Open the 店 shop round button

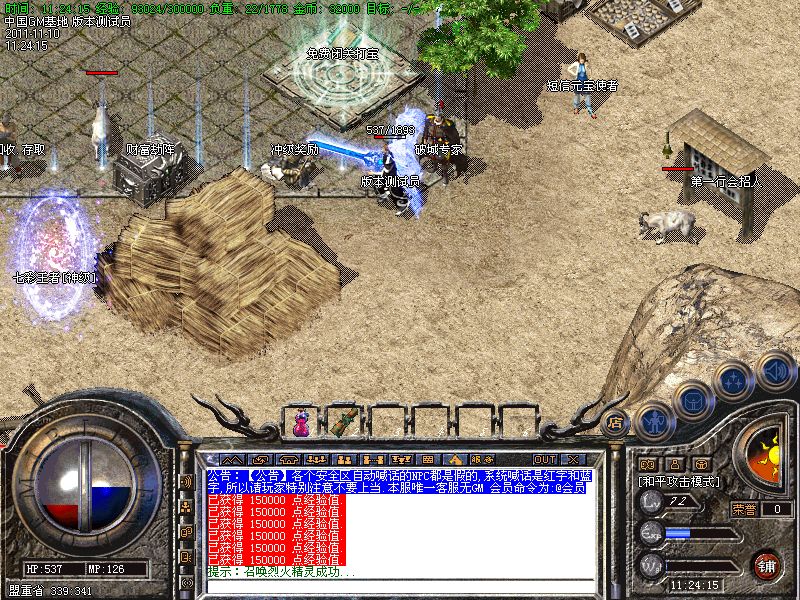coord(616,421)
